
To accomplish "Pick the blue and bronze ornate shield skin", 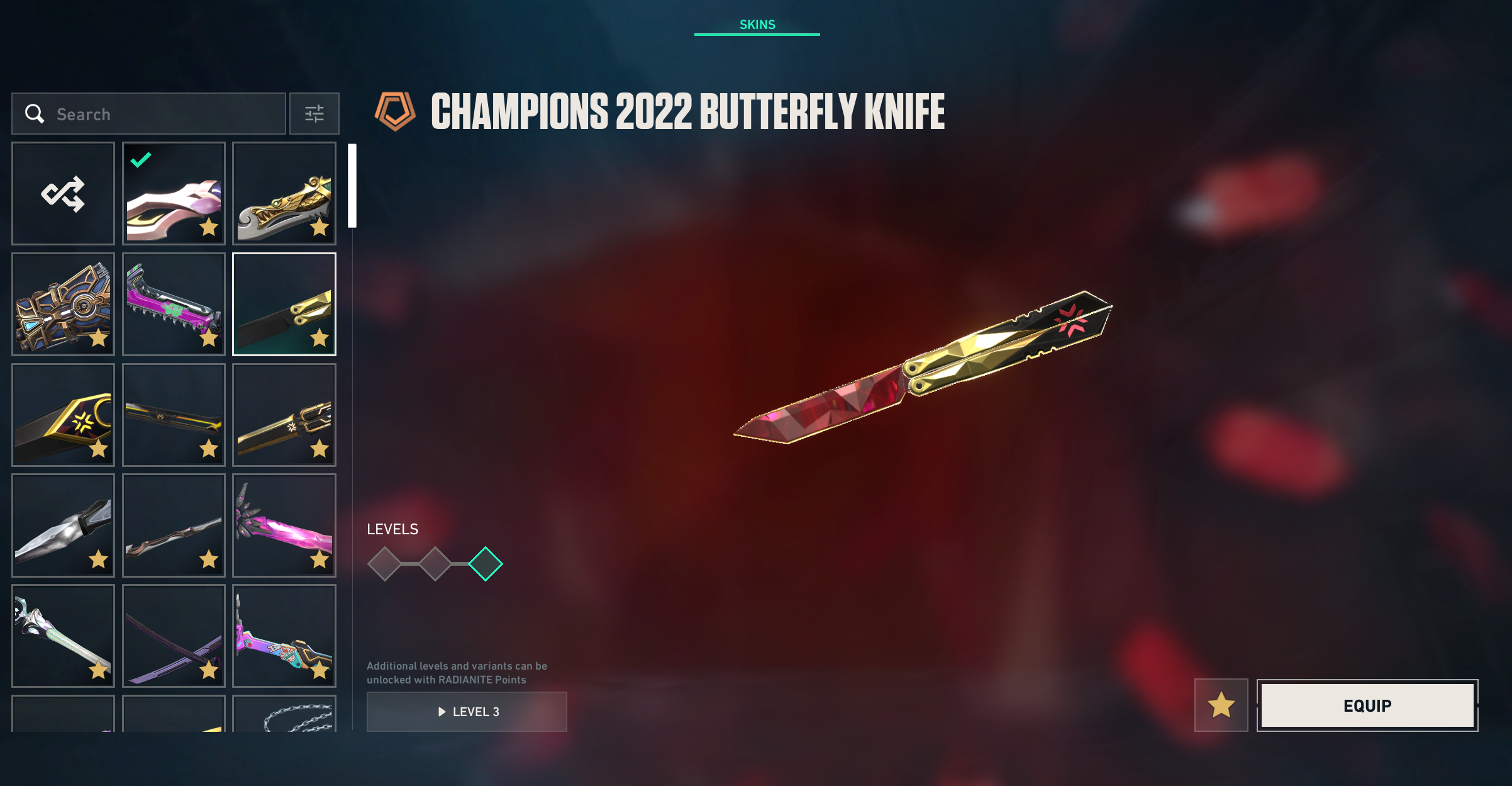I will pyautogui.click(x=63, y=304).
